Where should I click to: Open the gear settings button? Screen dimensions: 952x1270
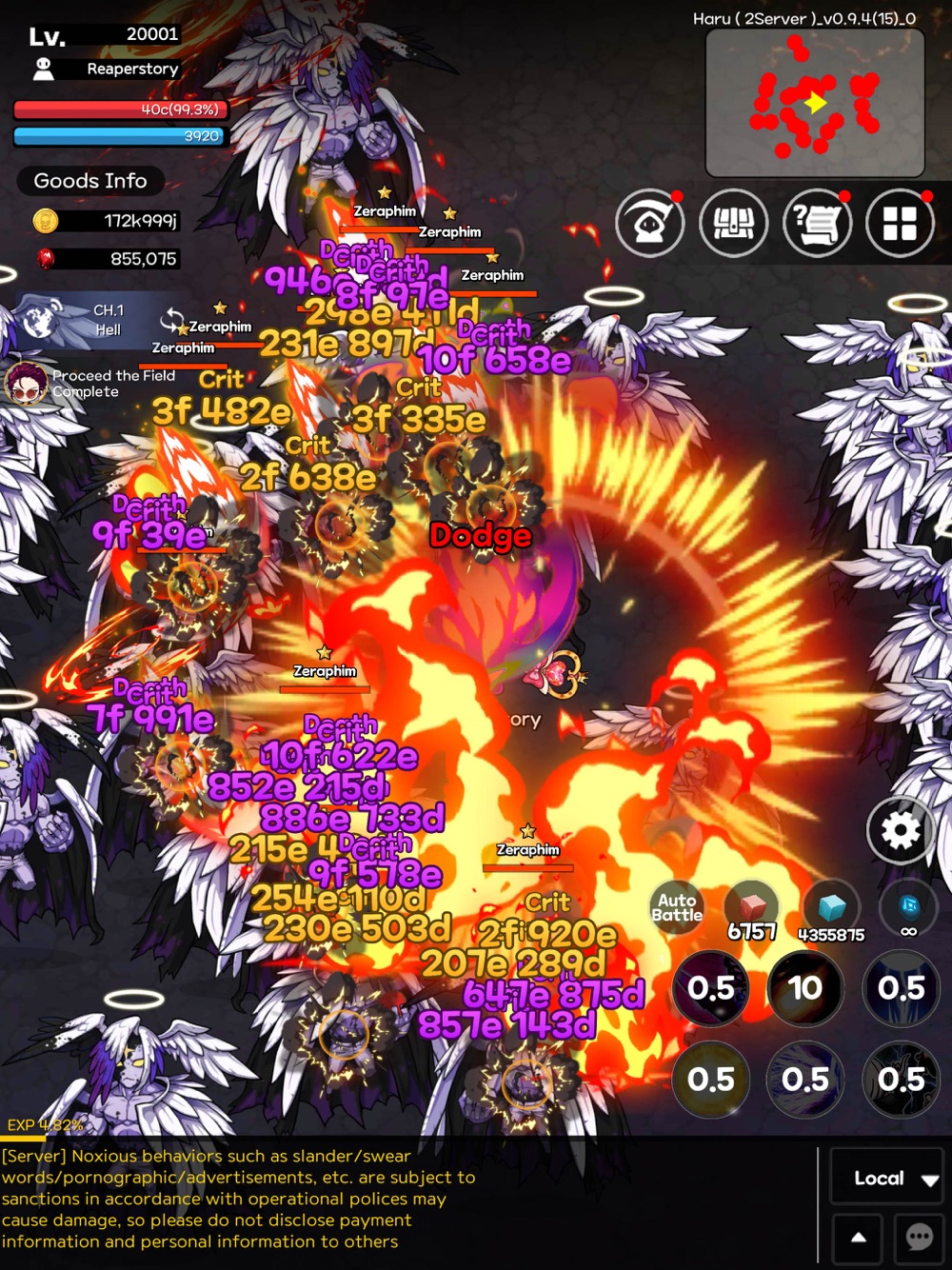click(900, 830)
